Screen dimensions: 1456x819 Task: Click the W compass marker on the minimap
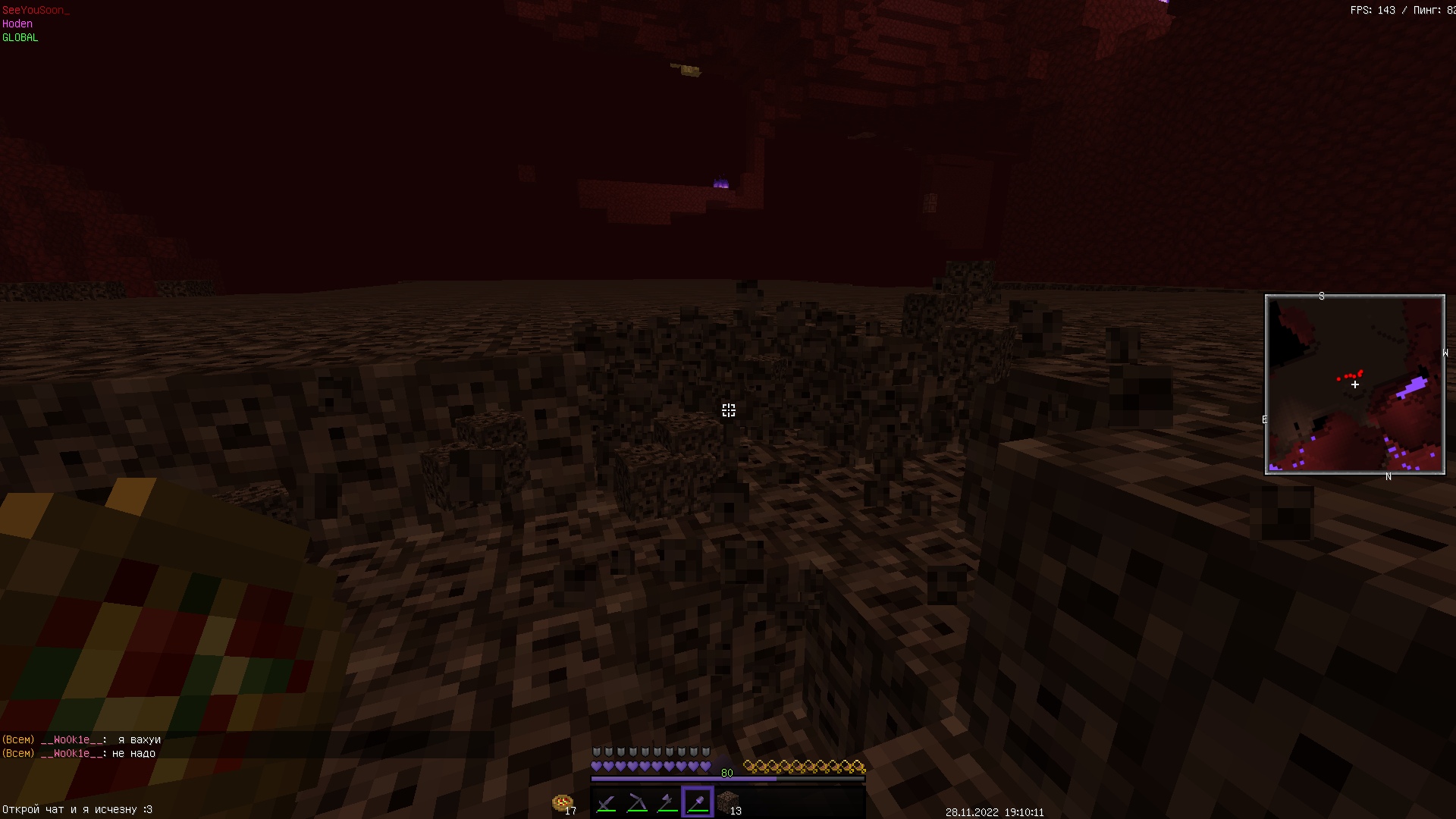pyautogui.click(x=1445, y=353)
